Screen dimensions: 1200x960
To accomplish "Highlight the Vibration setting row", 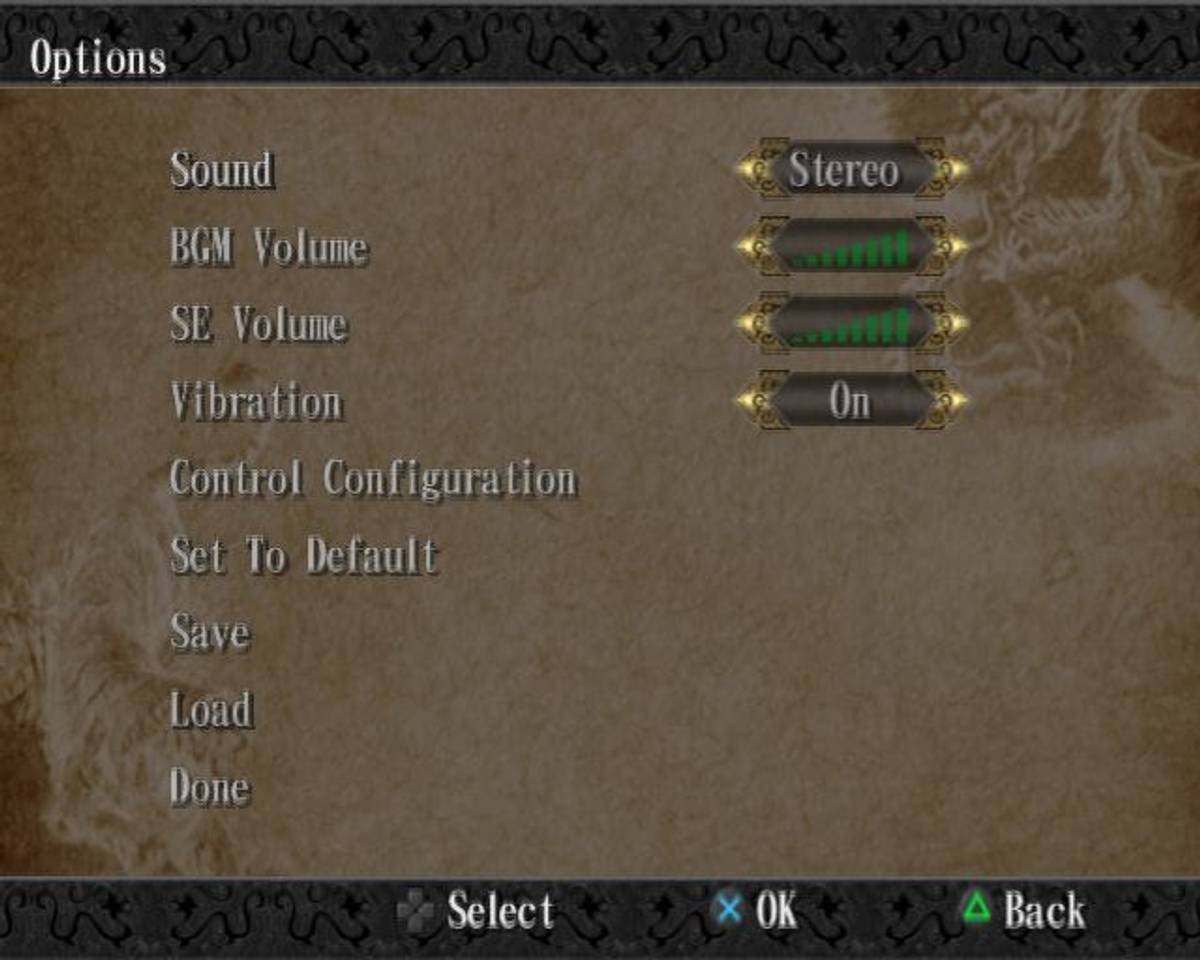I will [256, 402].
